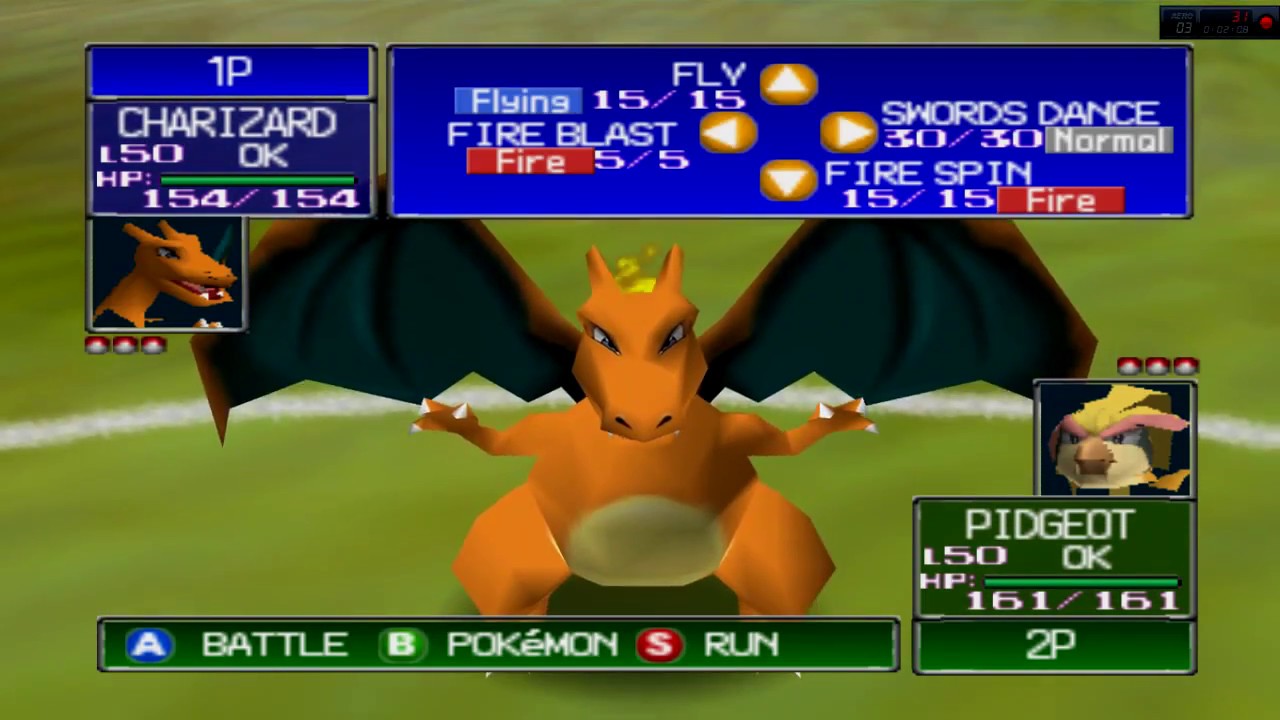Click the red S button icon beside RUN

click(x=660, y=645)
